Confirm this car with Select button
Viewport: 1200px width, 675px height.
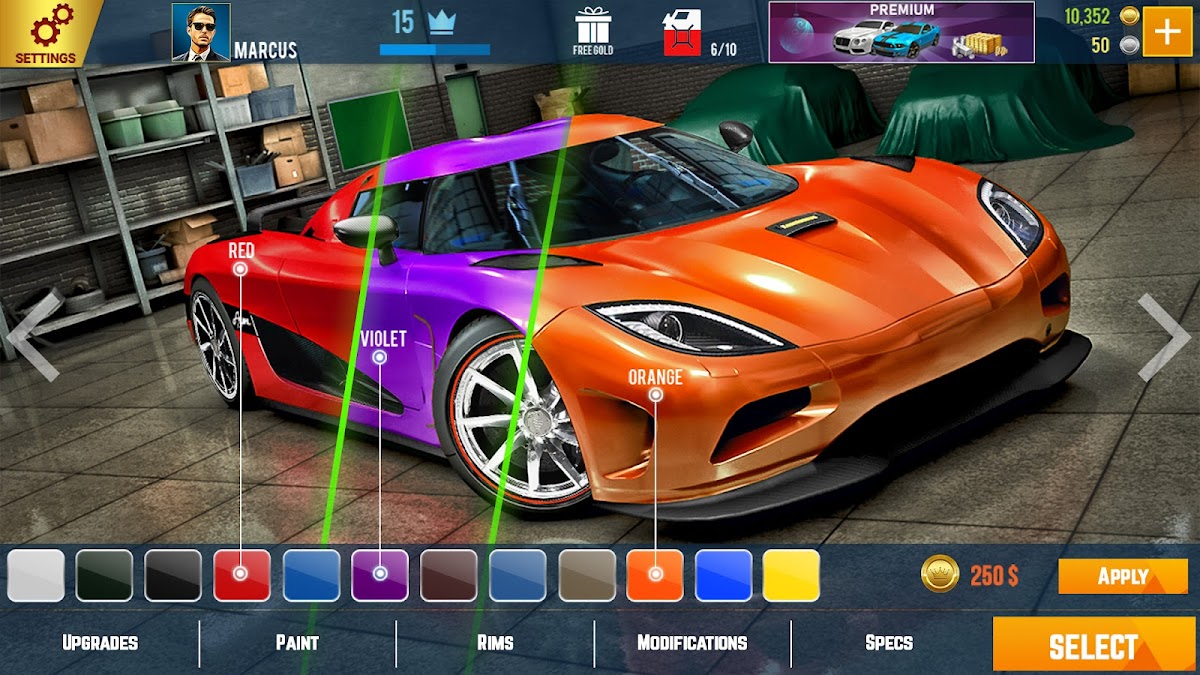click(1094, 645)
